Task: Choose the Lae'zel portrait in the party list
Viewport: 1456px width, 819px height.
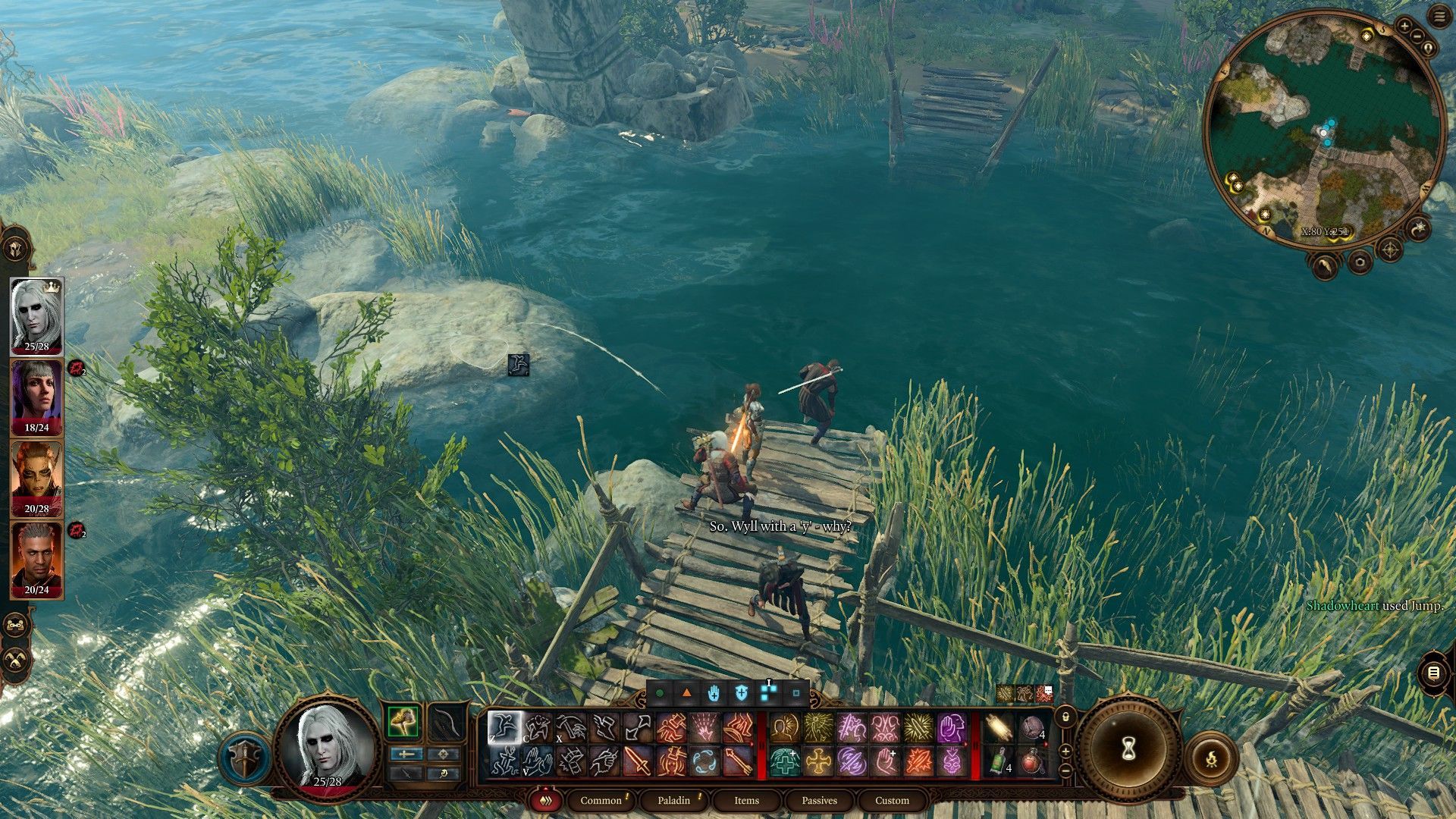Action: click(x=36, y=478)
